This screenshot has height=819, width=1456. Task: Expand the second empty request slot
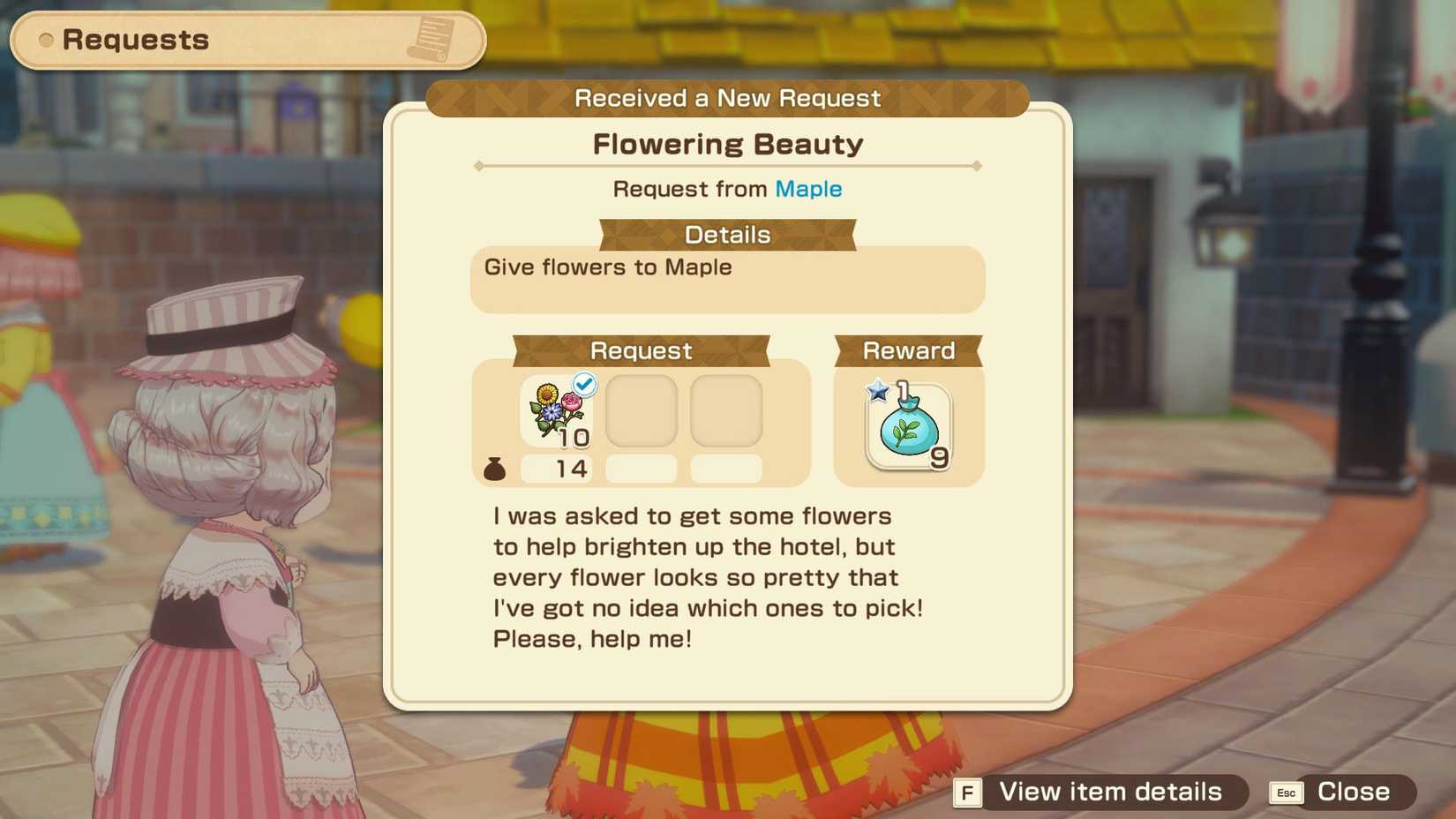(x=642, y=410)
